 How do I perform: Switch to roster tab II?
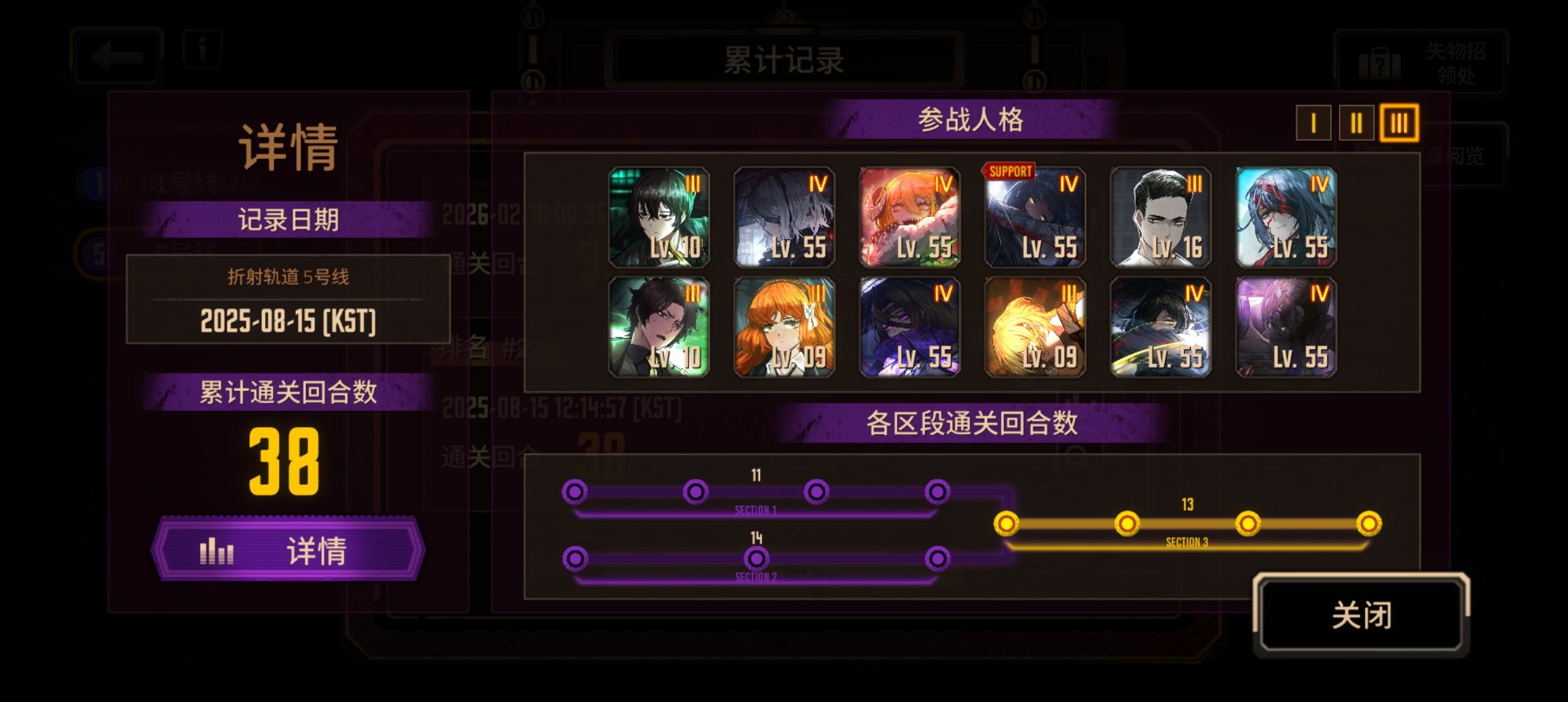click(x=1357, y=123)
